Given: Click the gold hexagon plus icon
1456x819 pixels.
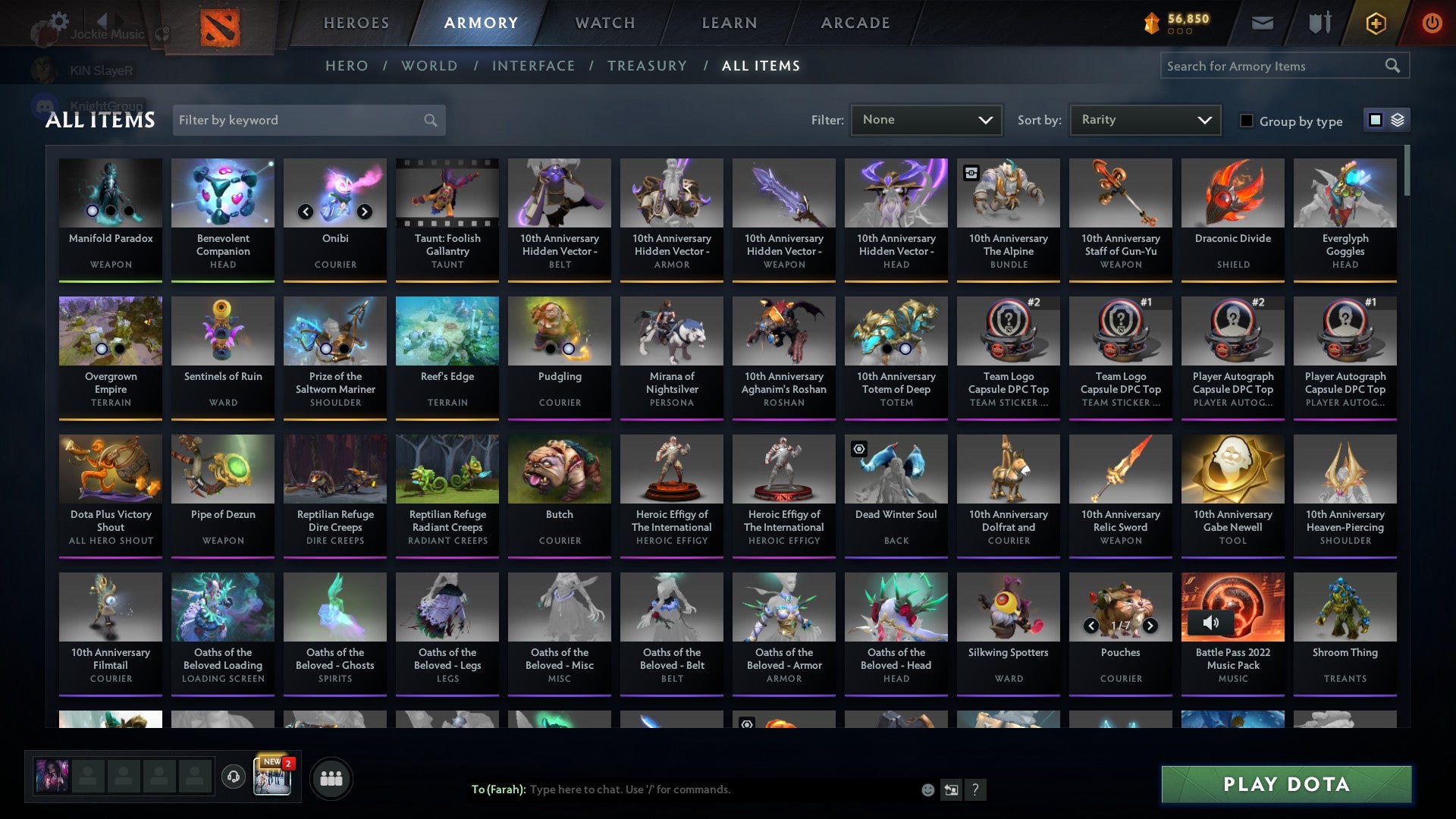Looking at the screenshot, I should tap(1376, 23).
